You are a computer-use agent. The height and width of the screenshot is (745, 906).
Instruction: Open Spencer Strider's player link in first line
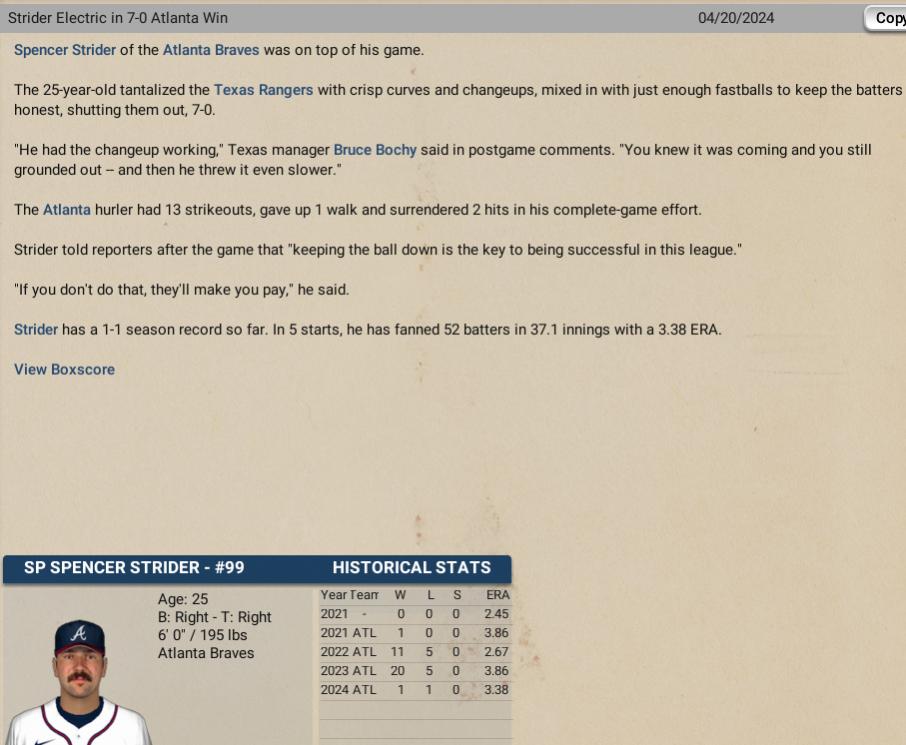[65, 50]
